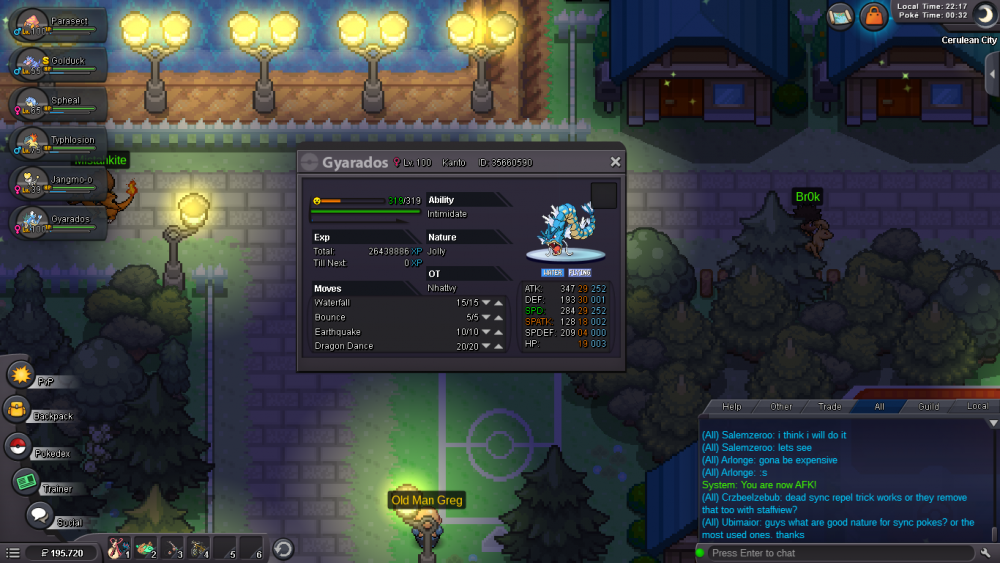This screenshot has height=563, width=1000.
Task: Open the orange shop bag icon
Action: 873,16
